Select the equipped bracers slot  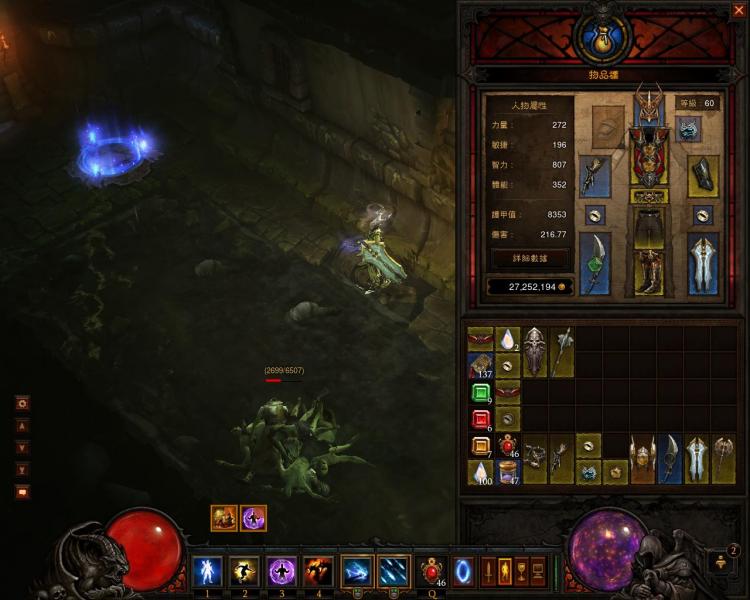[703, 175]
